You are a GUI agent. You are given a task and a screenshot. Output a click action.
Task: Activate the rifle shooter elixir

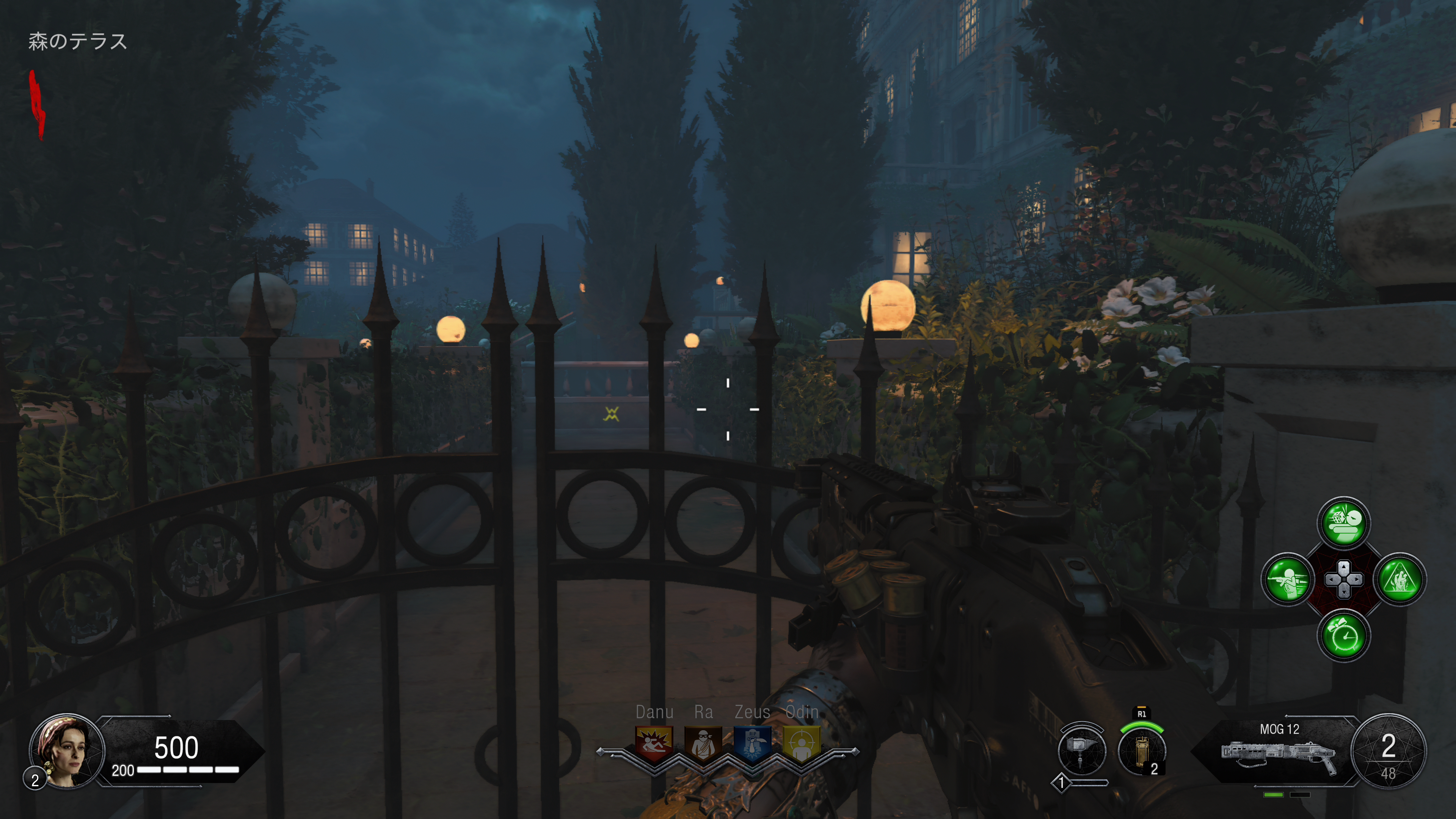1287,579
